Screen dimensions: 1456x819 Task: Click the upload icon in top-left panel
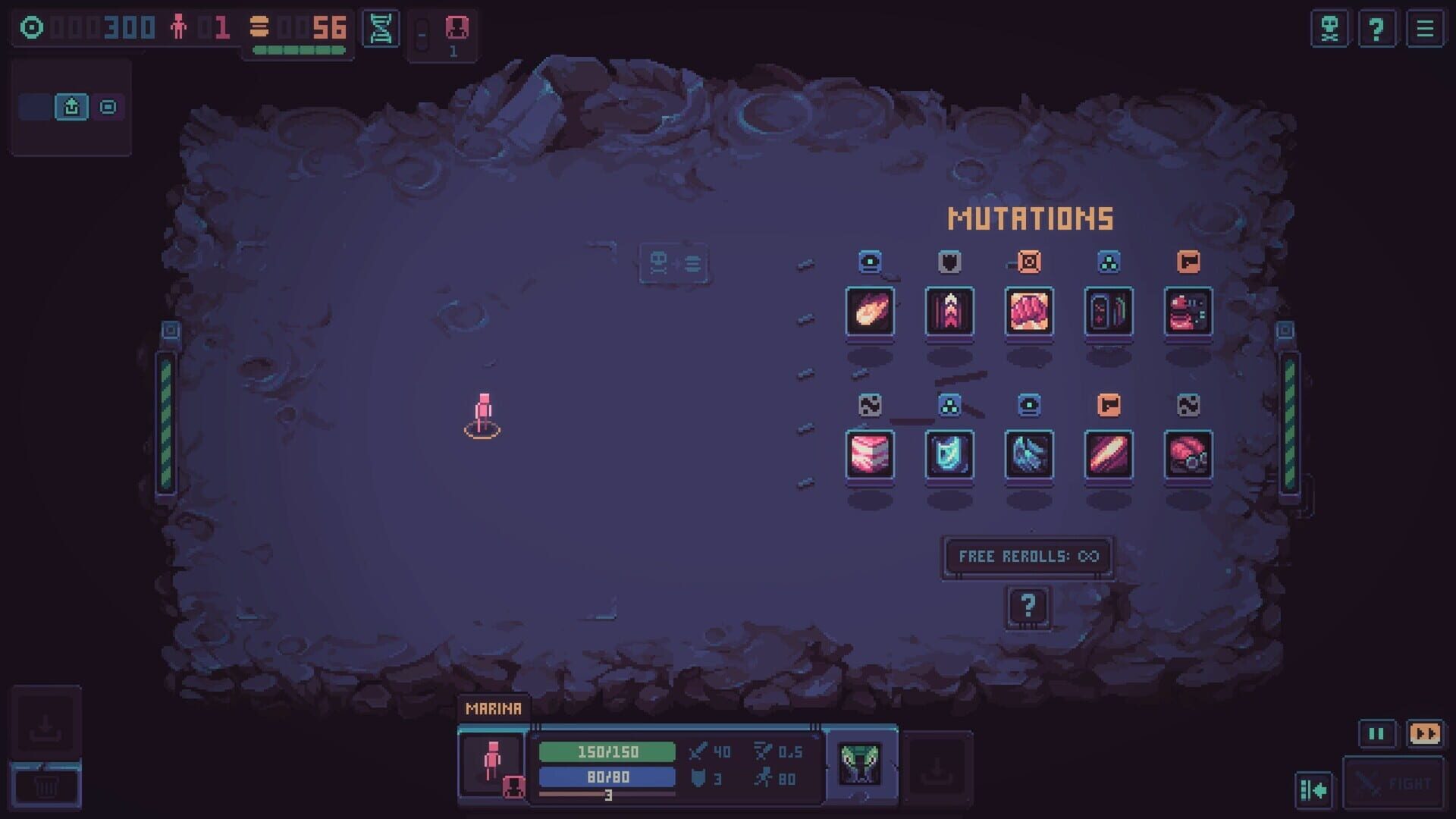(x=71, y=107)
